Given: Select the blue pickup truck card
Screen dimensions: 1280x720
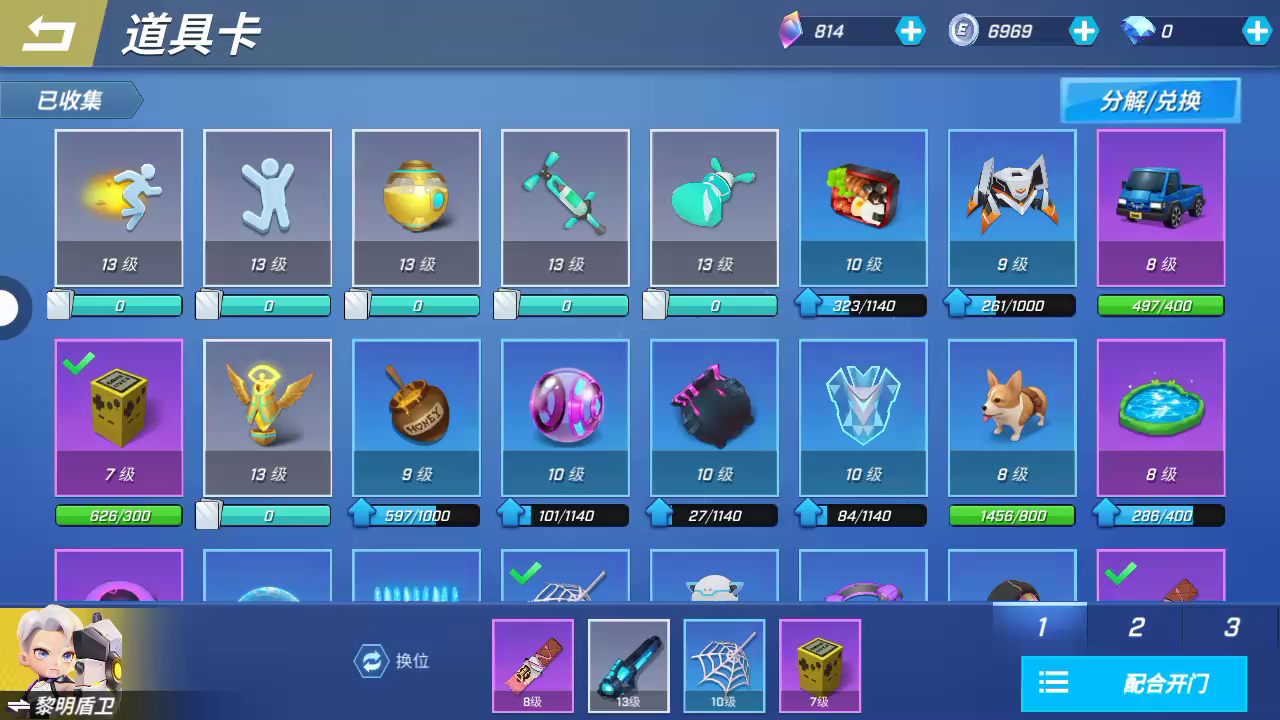Looking at the screenshot, I should coord(1160,207).
